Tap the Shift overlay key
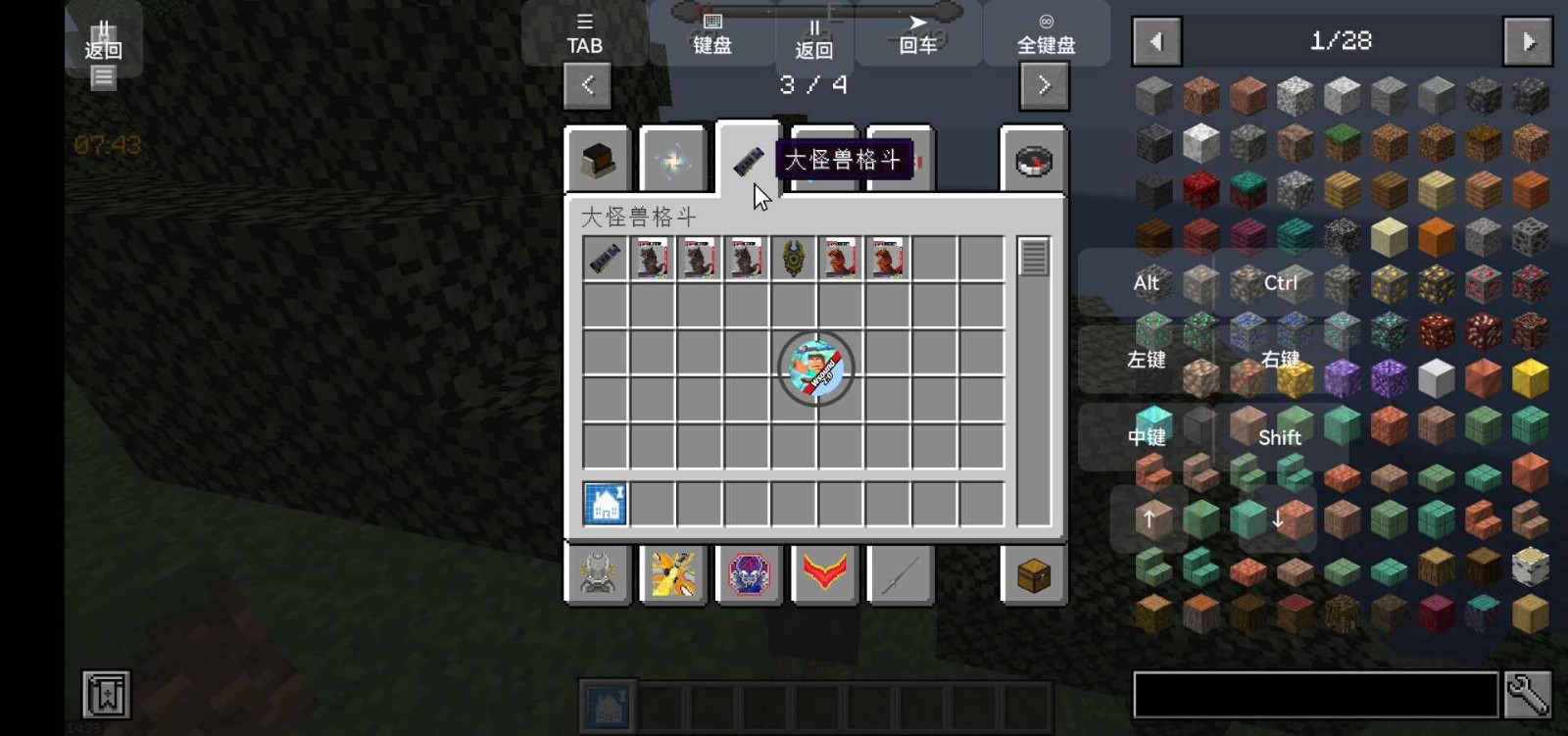The height and width of the screenshot is (736, 1568). tap(1279, 437)
